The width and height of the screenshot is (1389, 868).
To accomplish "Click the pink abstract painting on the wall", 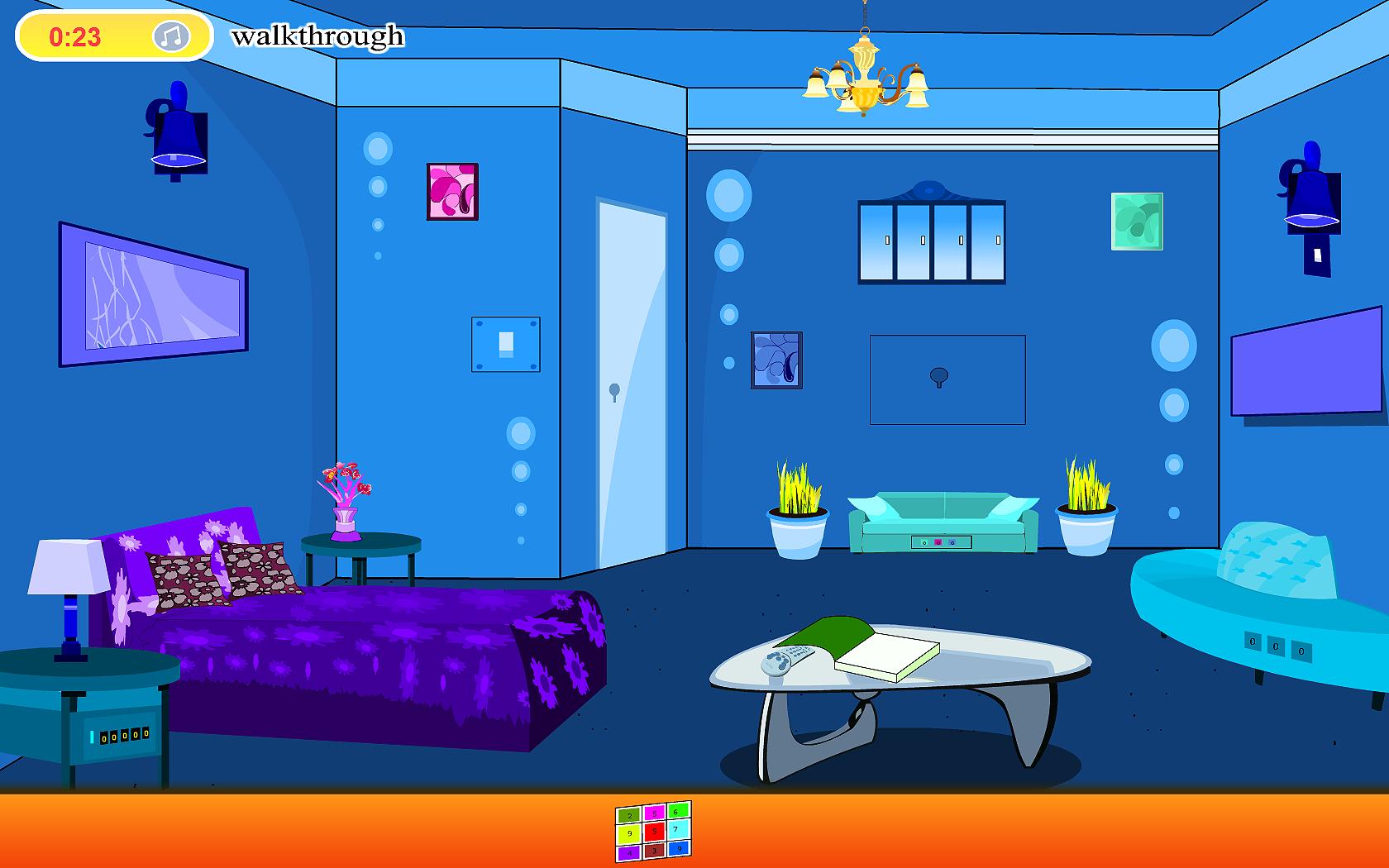I will (x=451, y=189).
